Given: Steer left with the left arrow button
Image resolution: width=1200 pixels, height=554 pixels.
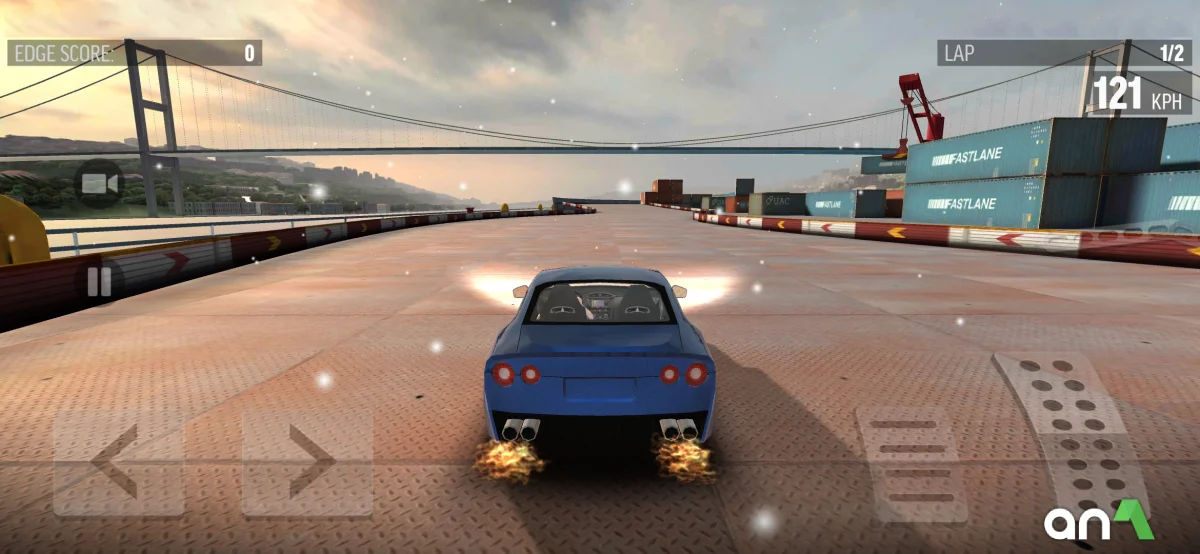Looking at the screenshot, I should (118, 462).
